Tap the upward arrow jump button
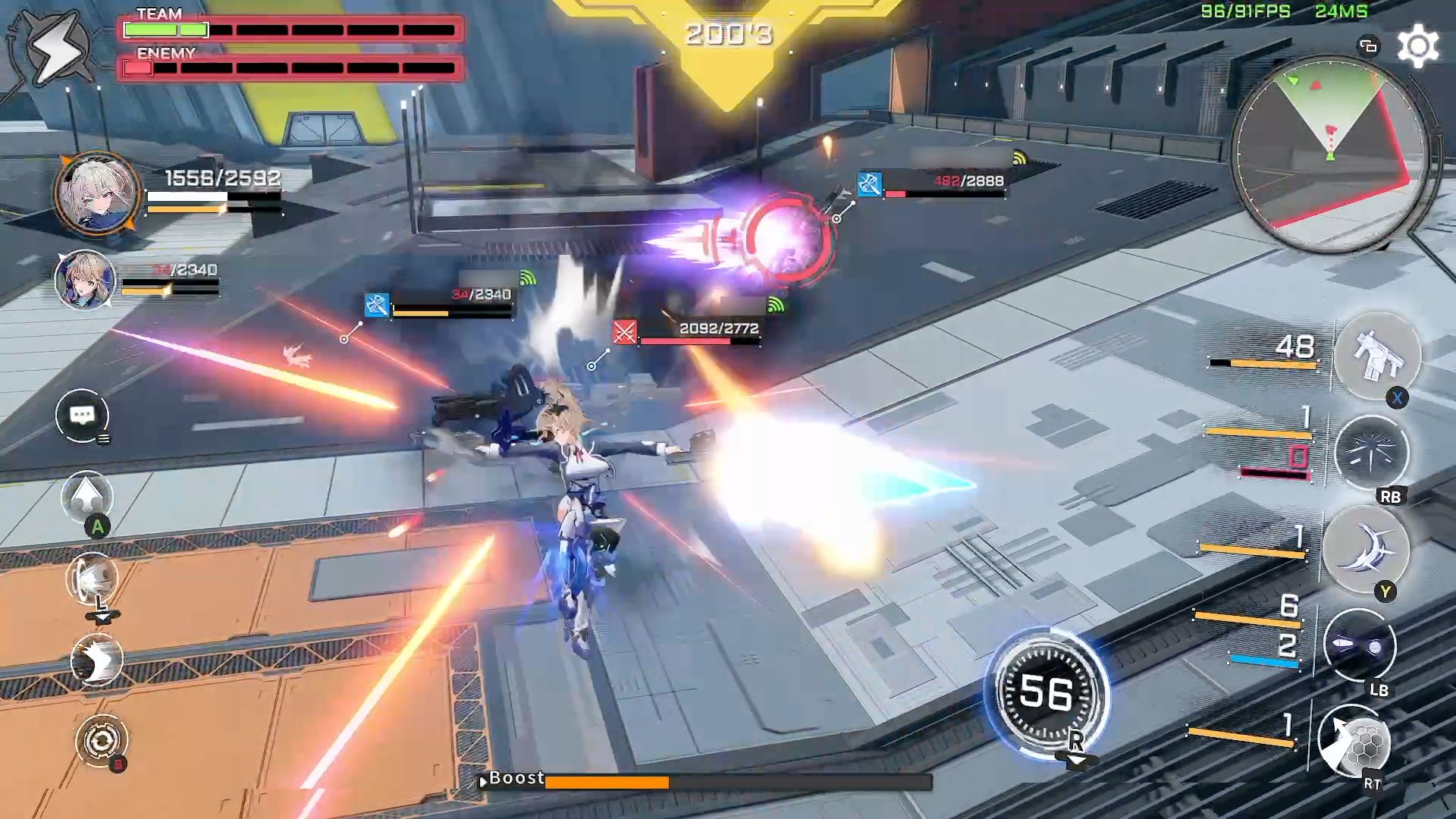The image size is (1456, 819). click(x=87, y=498)
